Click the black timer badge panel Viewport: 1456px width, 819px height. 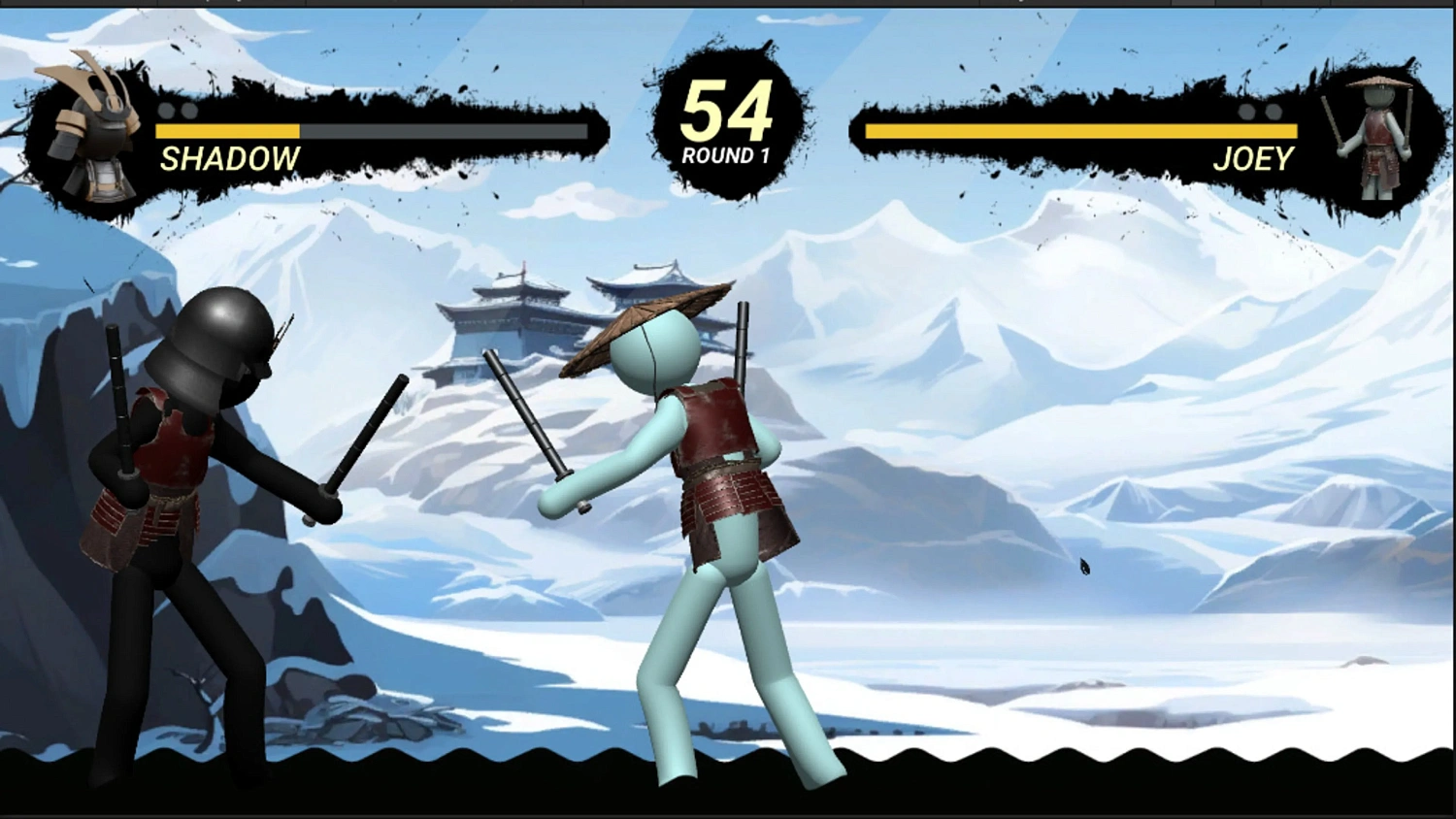click(726, 126)
